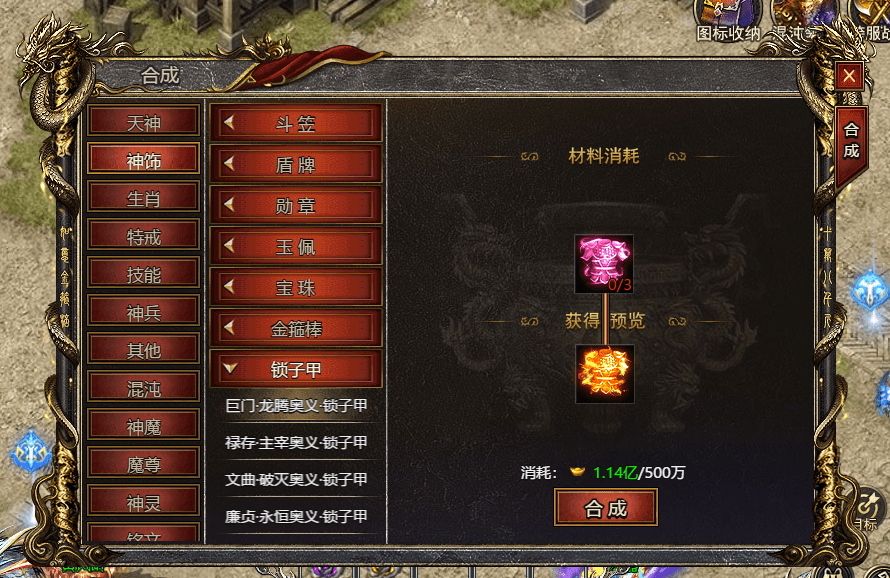Click the pink armor material slot
890x578 pixels.
tap(604, 264)
